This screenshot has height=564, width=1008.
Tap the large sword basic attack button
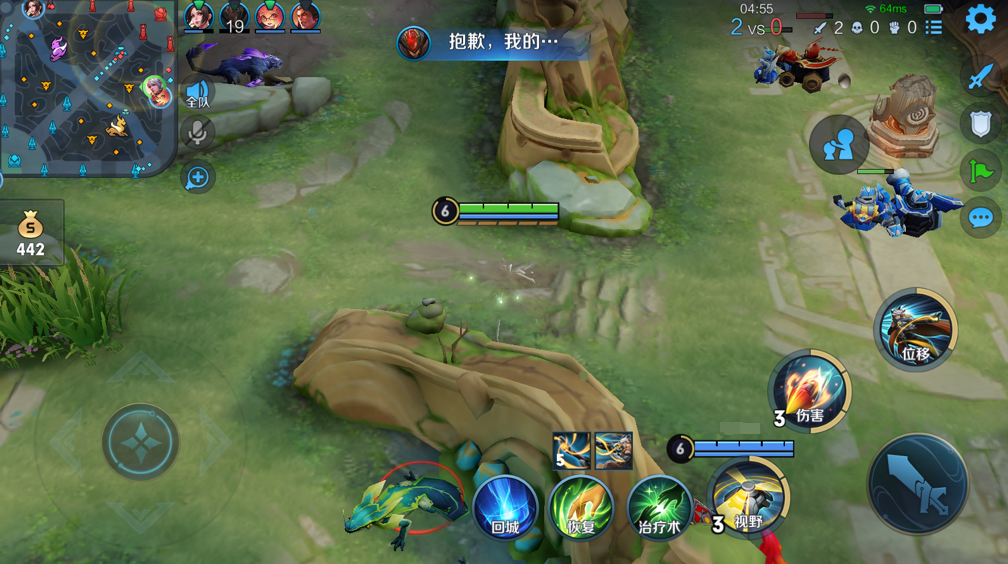click(917, 485)
